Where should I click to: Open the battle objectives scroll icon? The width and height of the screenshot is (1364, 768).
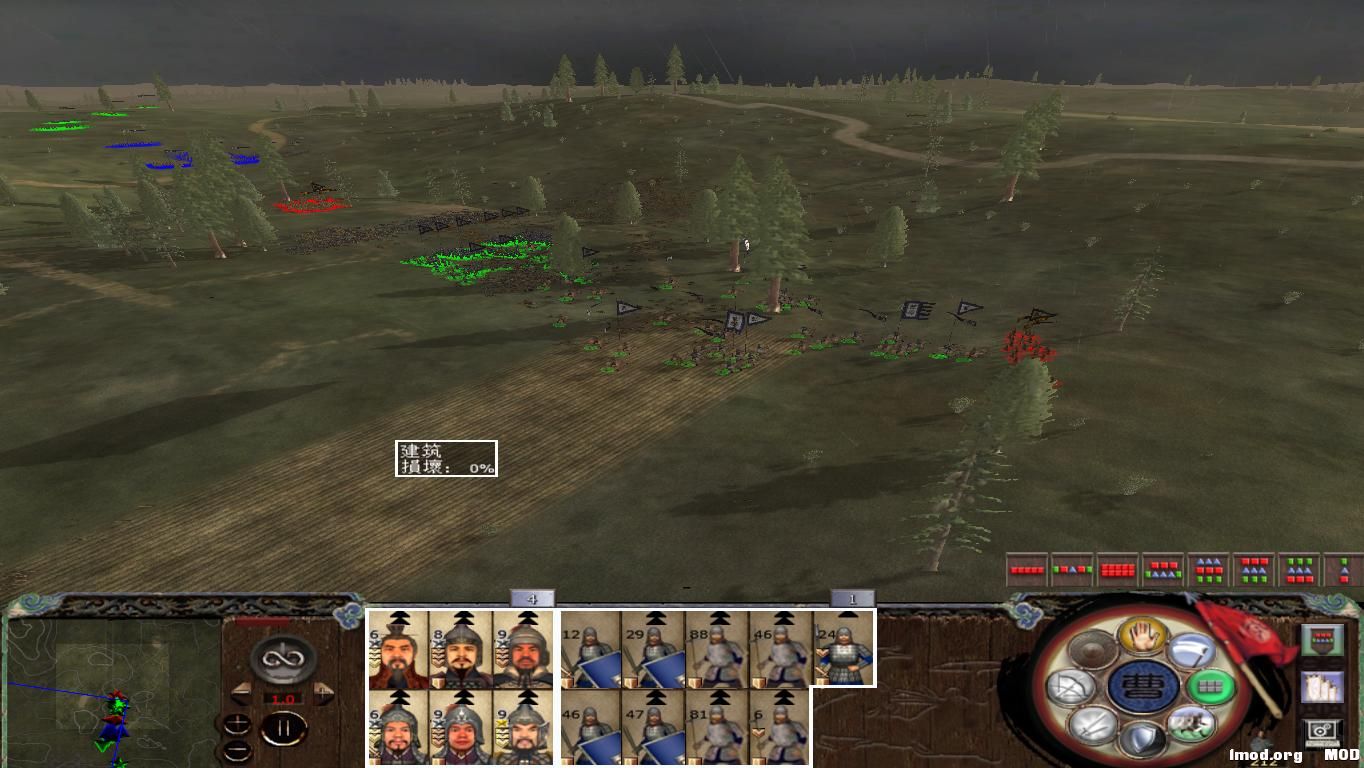click(1322, 688)
